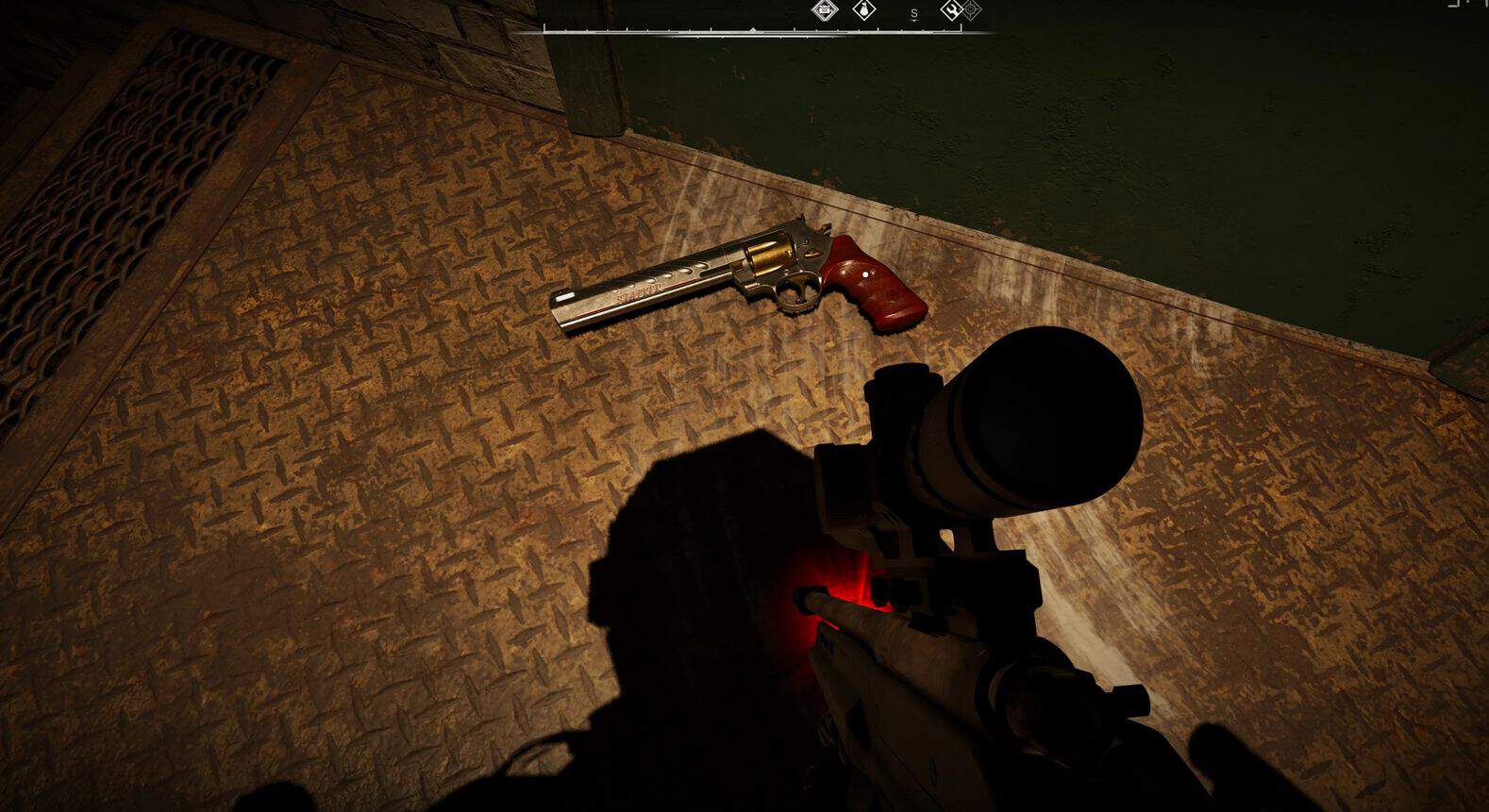This screenshot has height=812, width=1489.
Task: Click the wrench marker on the compass
Action: (952, 10)
